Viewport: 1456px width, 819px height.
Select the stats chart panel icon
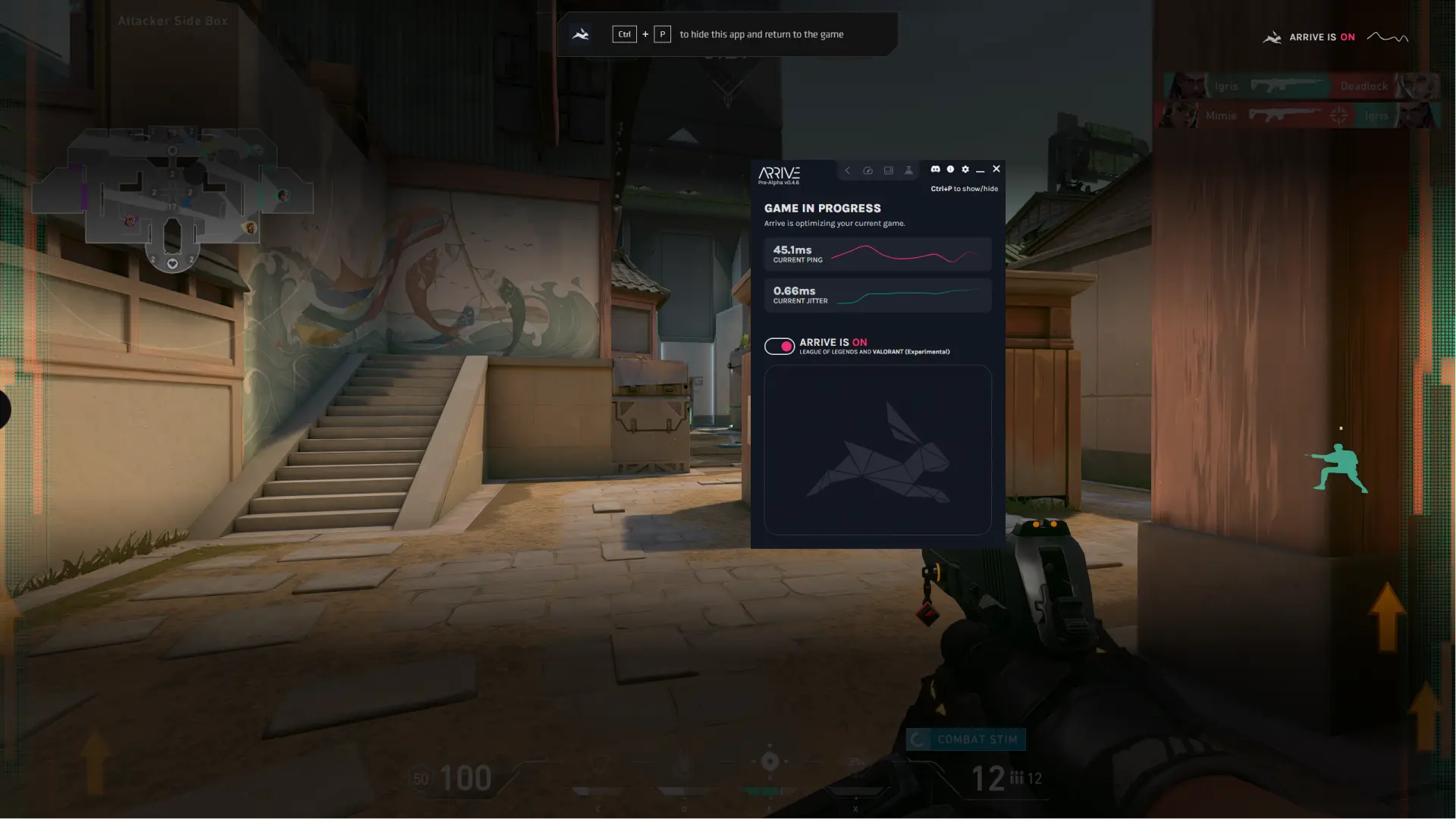[x=888, y=171]
